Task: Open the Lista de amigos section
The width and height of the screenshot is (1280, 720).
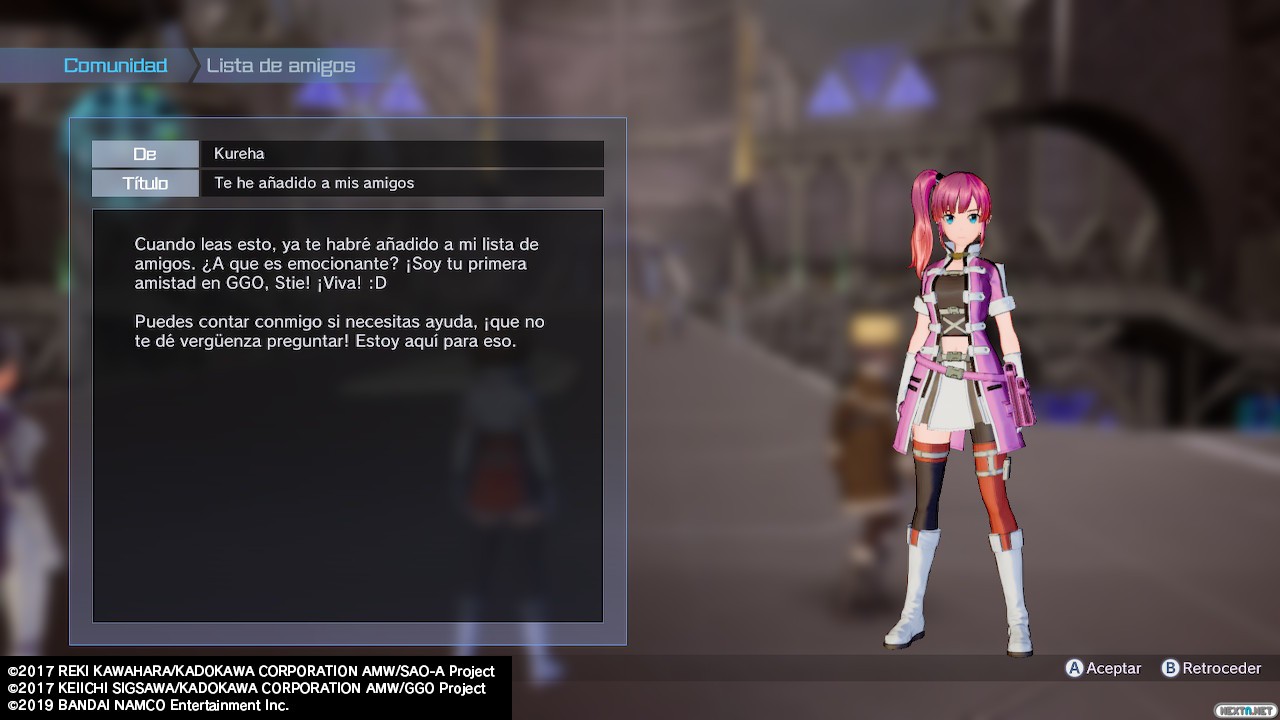Action: (281, 66)
